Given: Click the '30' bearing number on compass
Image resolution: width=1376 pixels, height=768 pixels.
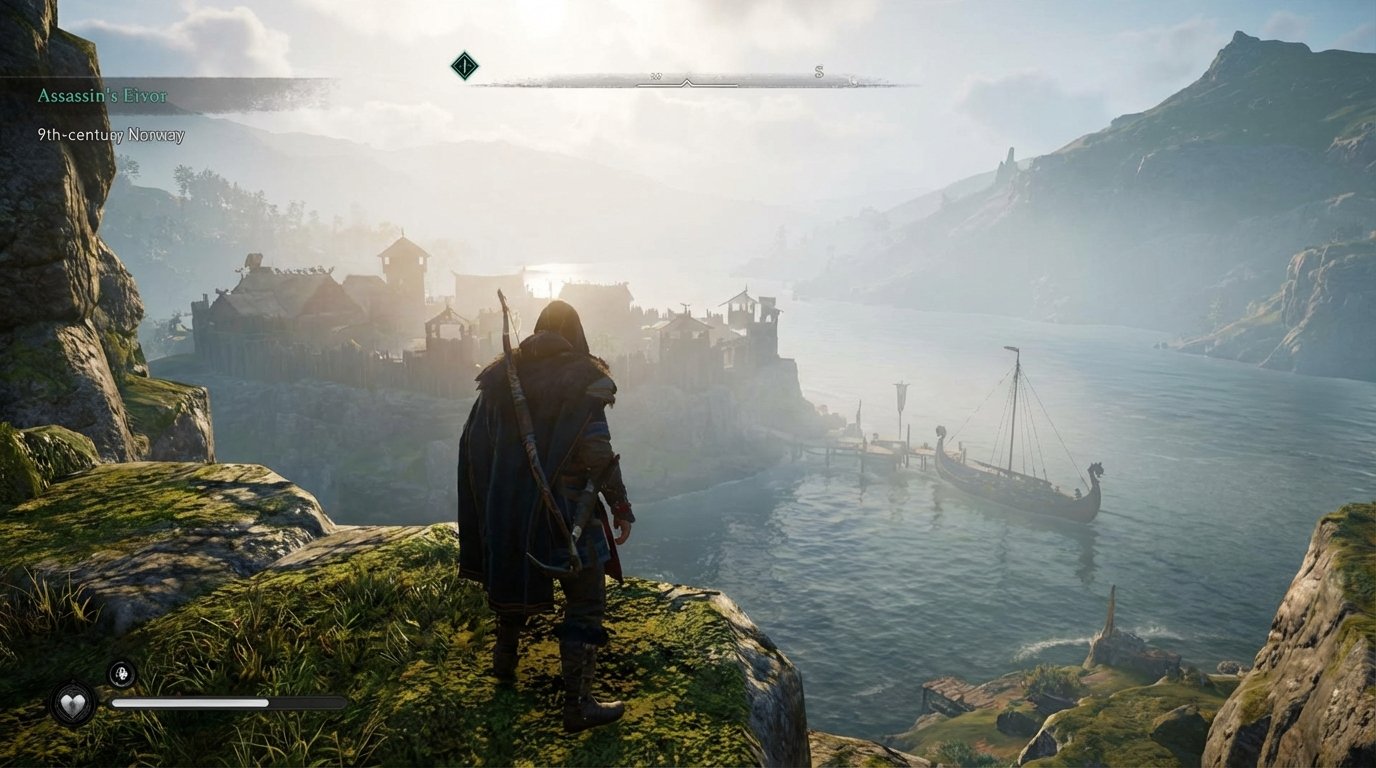Looking at the screenshot, I should point(656,76).
